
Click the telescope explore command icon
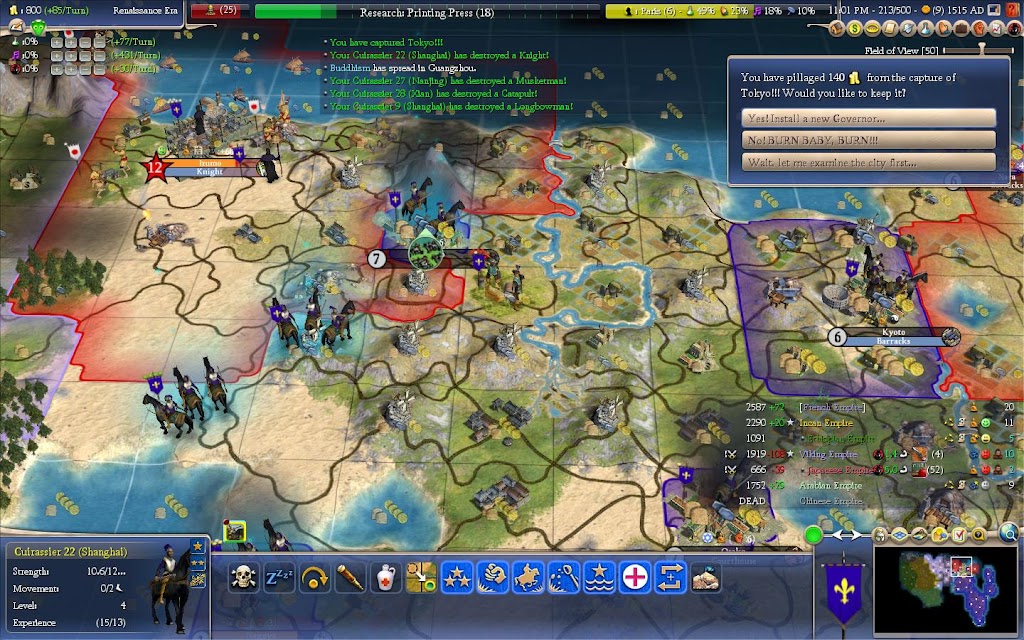point(350,577)
